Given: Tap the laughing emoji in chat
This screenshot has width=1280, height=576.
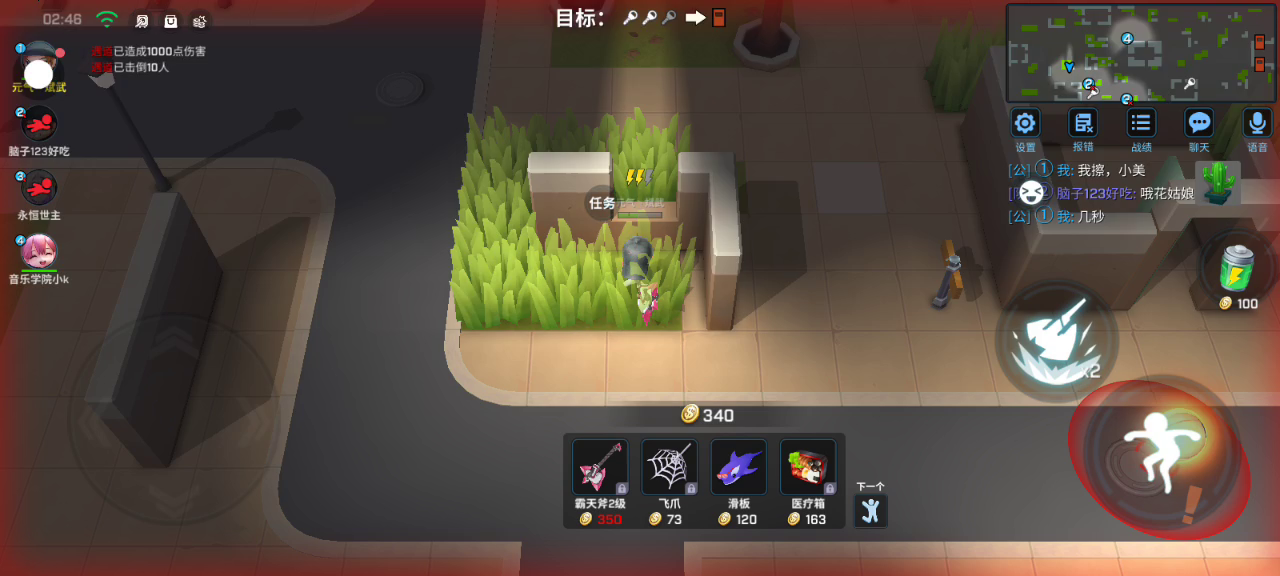Looking at the screenshot, I should pyautogui.click(x=1033, y=192).
